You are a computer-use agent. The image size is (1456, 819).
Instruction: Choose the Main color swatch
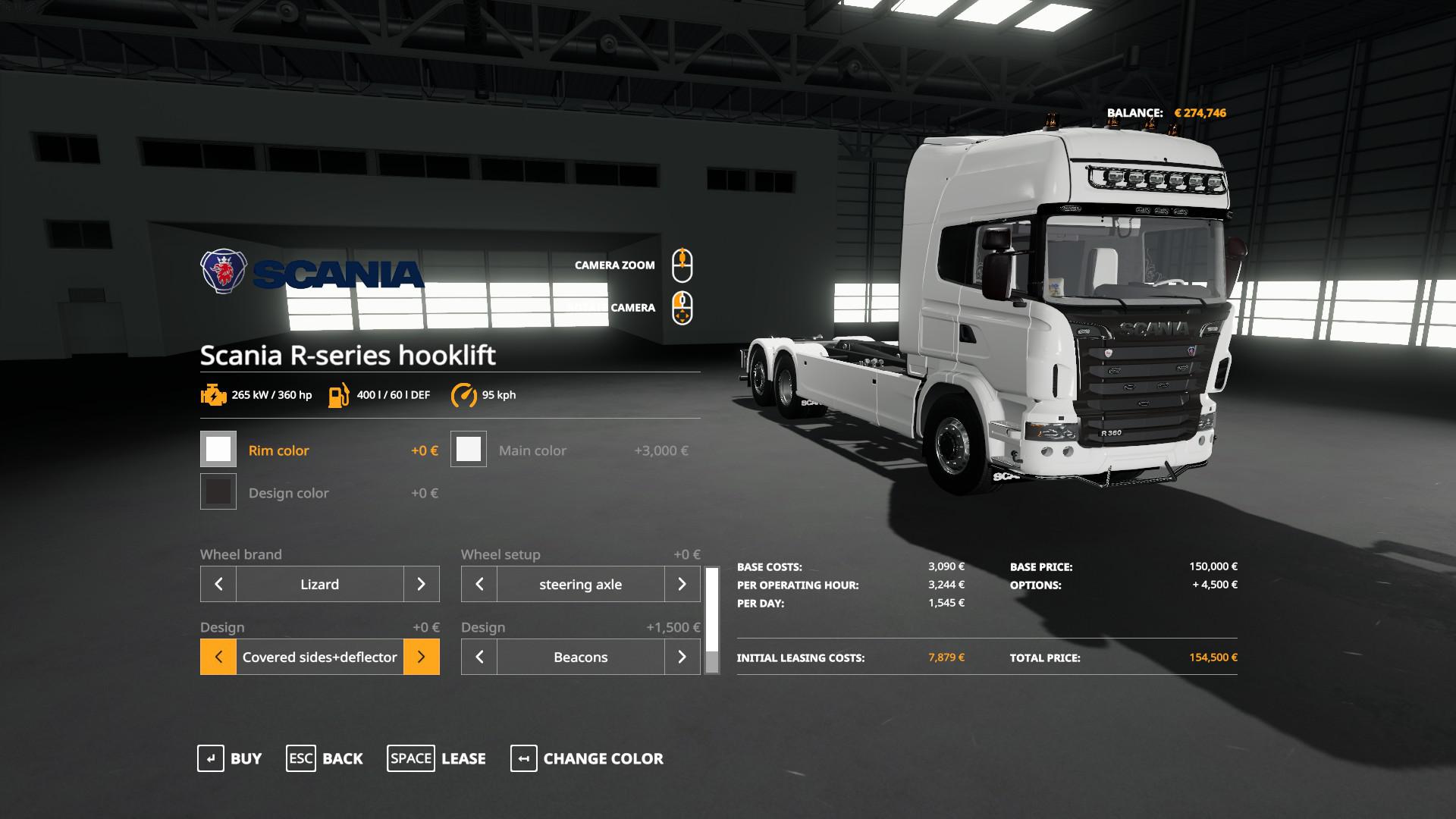coord(469,450)
